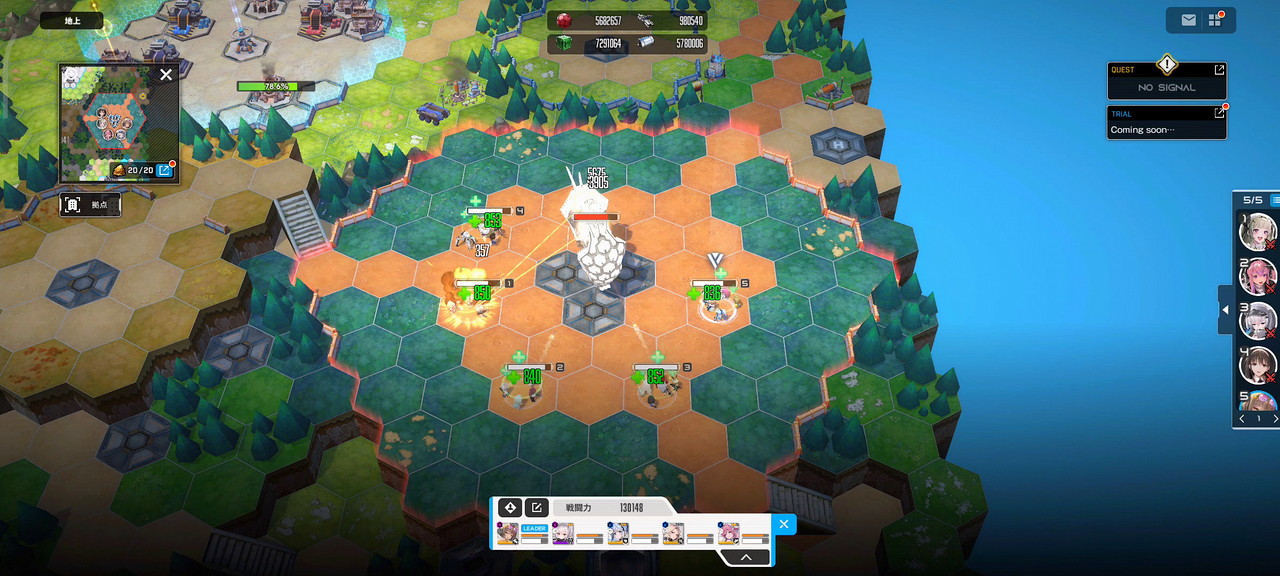
Task: Go to base with the 拠点 button
Action: [91, 205]
